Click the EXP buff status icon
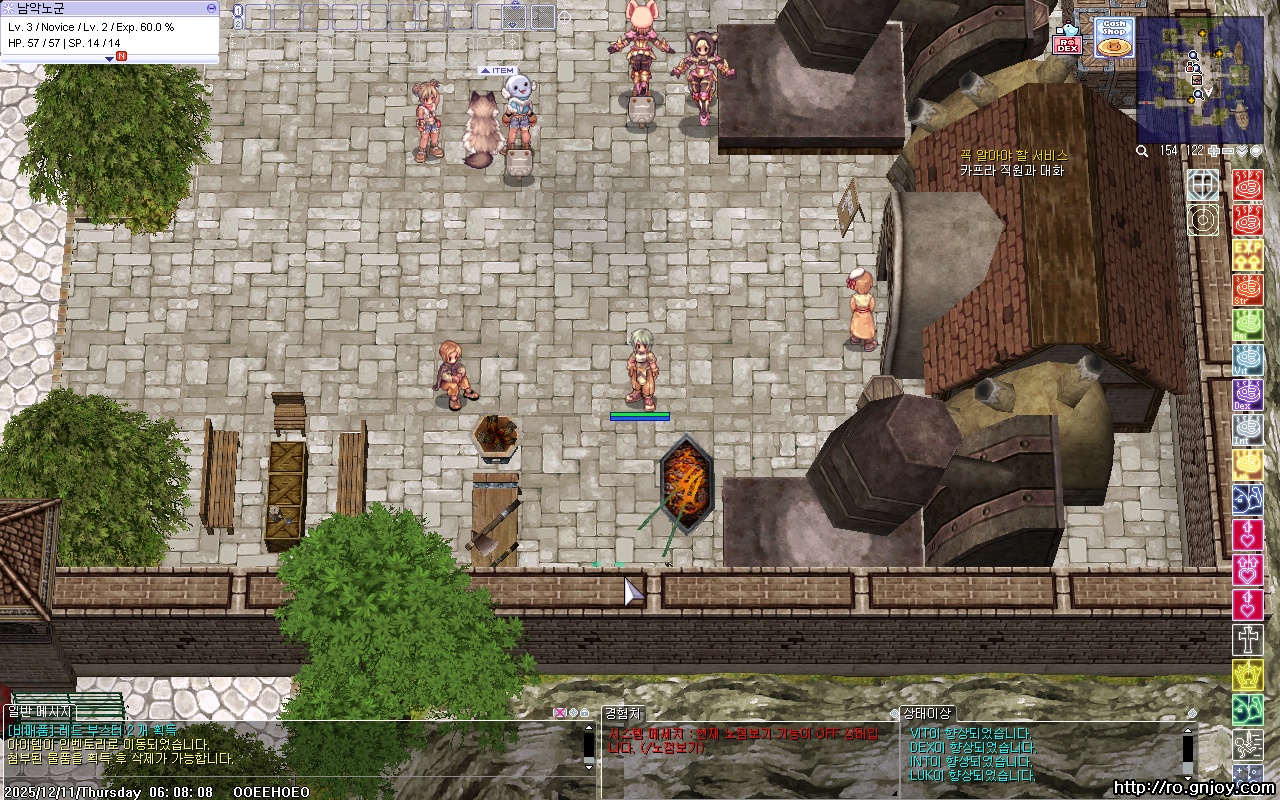Image resolution: width=1280 pixels, height=800 pixels. click(x=1247, y=249)
